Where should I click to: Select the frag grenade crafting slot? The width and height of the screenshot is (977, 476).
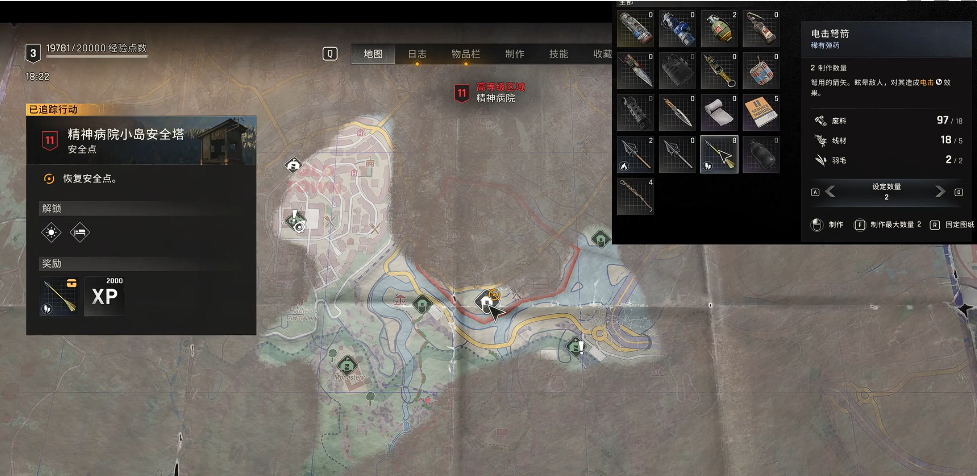tap(720, 29)
